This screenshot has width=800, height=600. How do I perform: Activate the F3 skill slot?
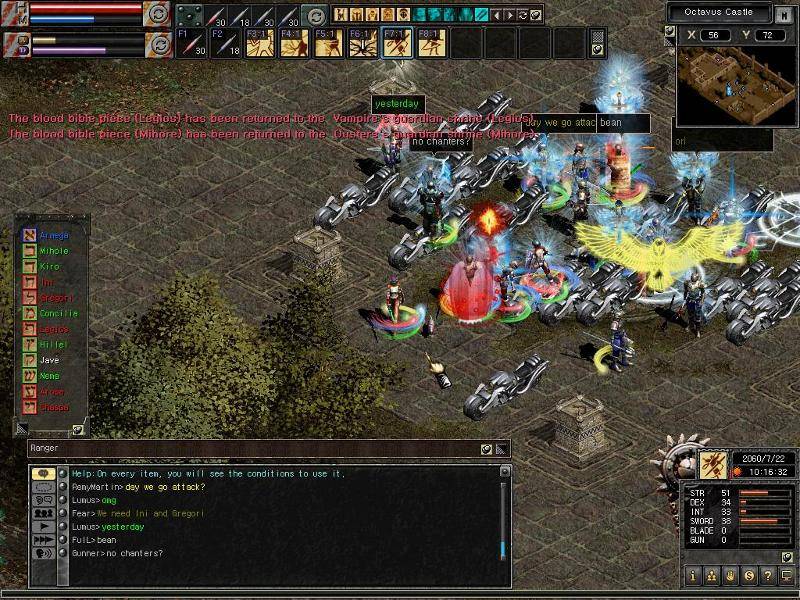click(x=259, y=43)
